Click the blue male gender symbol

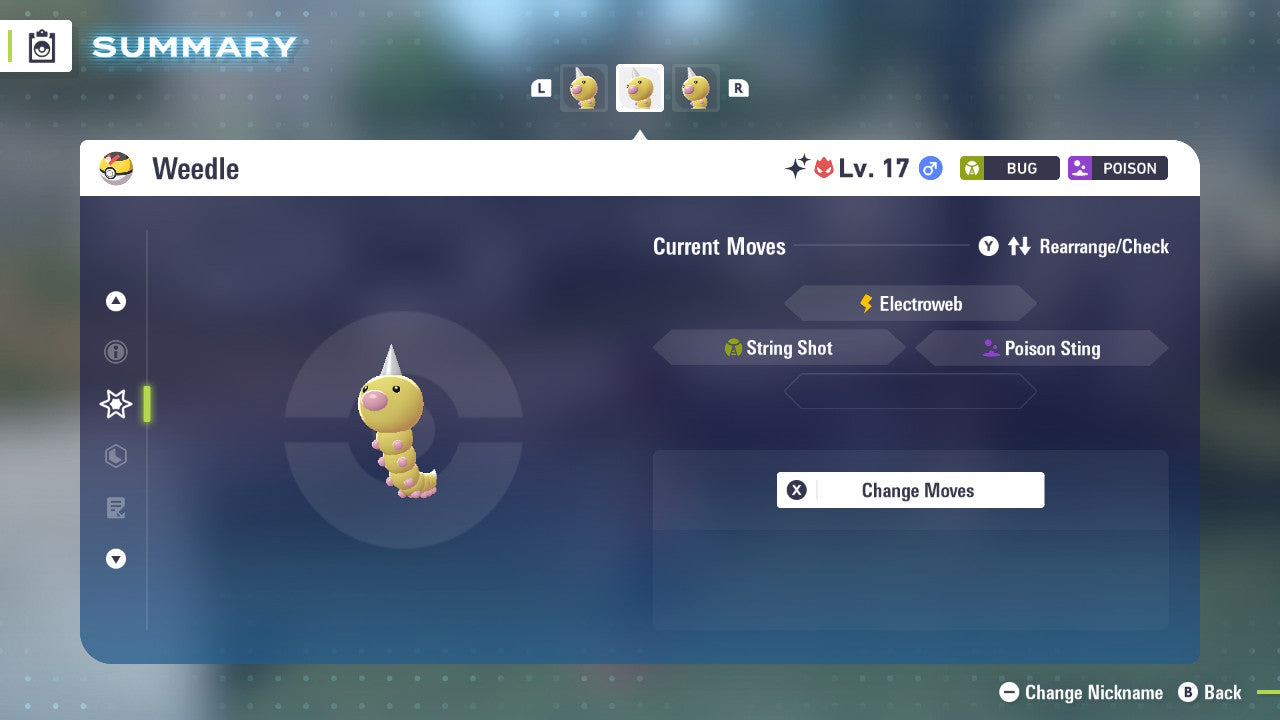click(929, 168)
